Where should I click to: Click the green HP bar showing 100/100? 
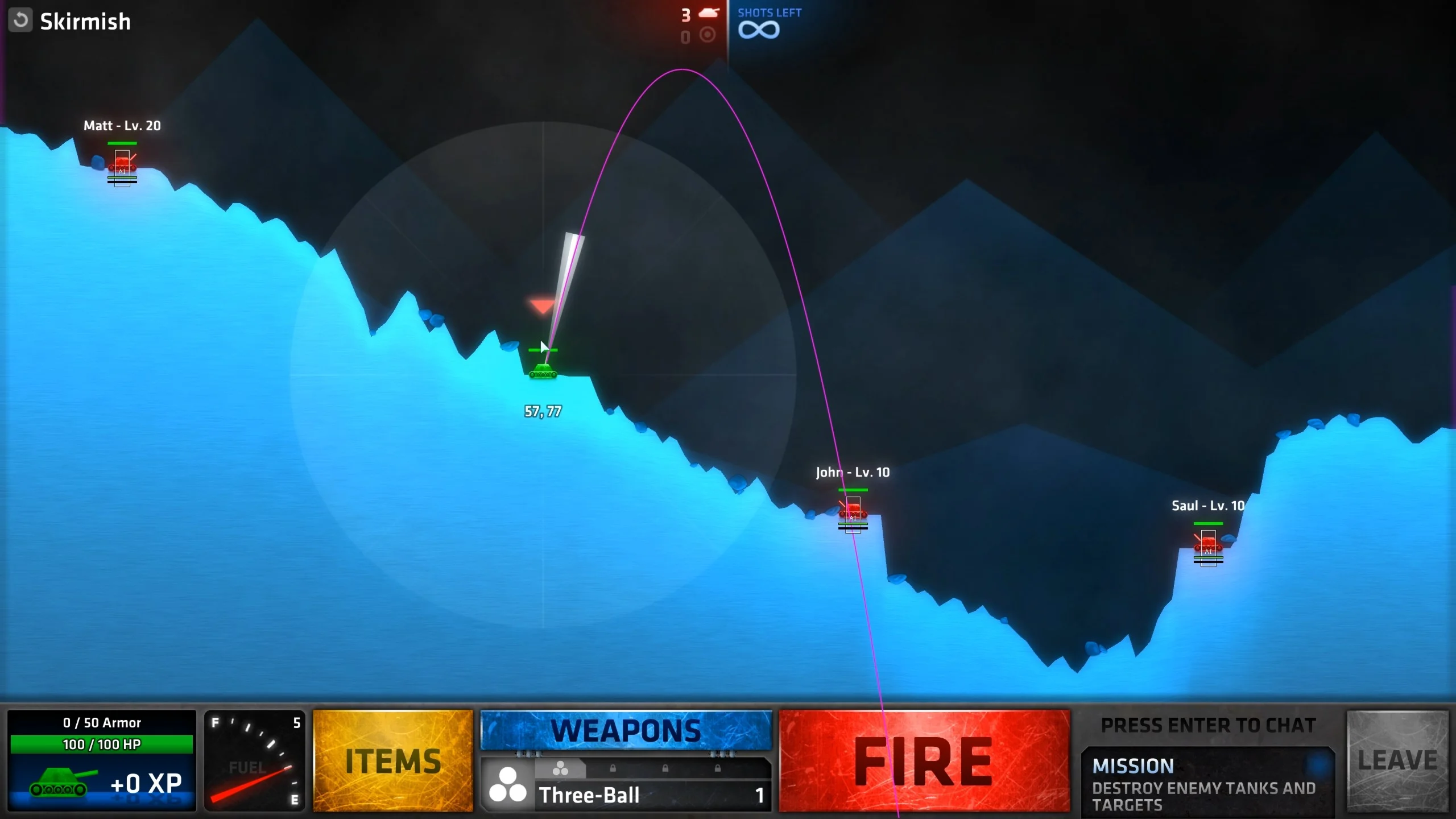click(x=101, y=743)
